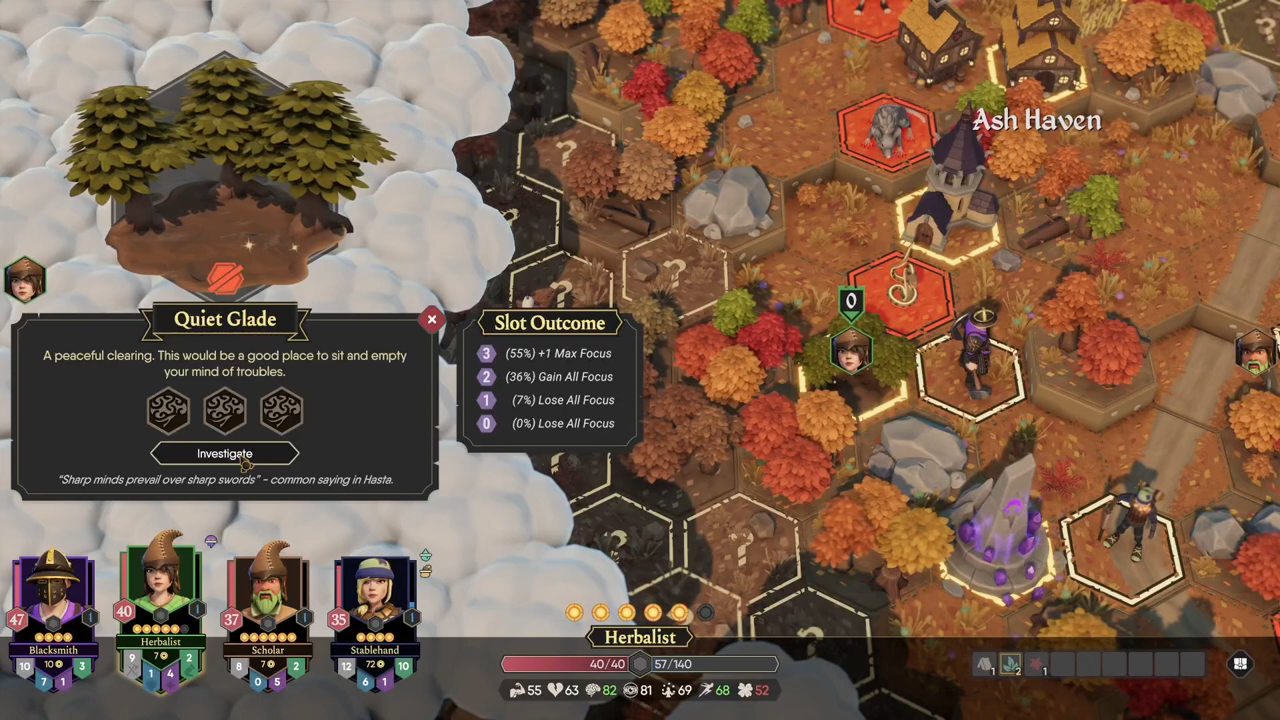Click the Investigate button
The width and height of the screenshot is (1280, 720).
click(224, 454)
